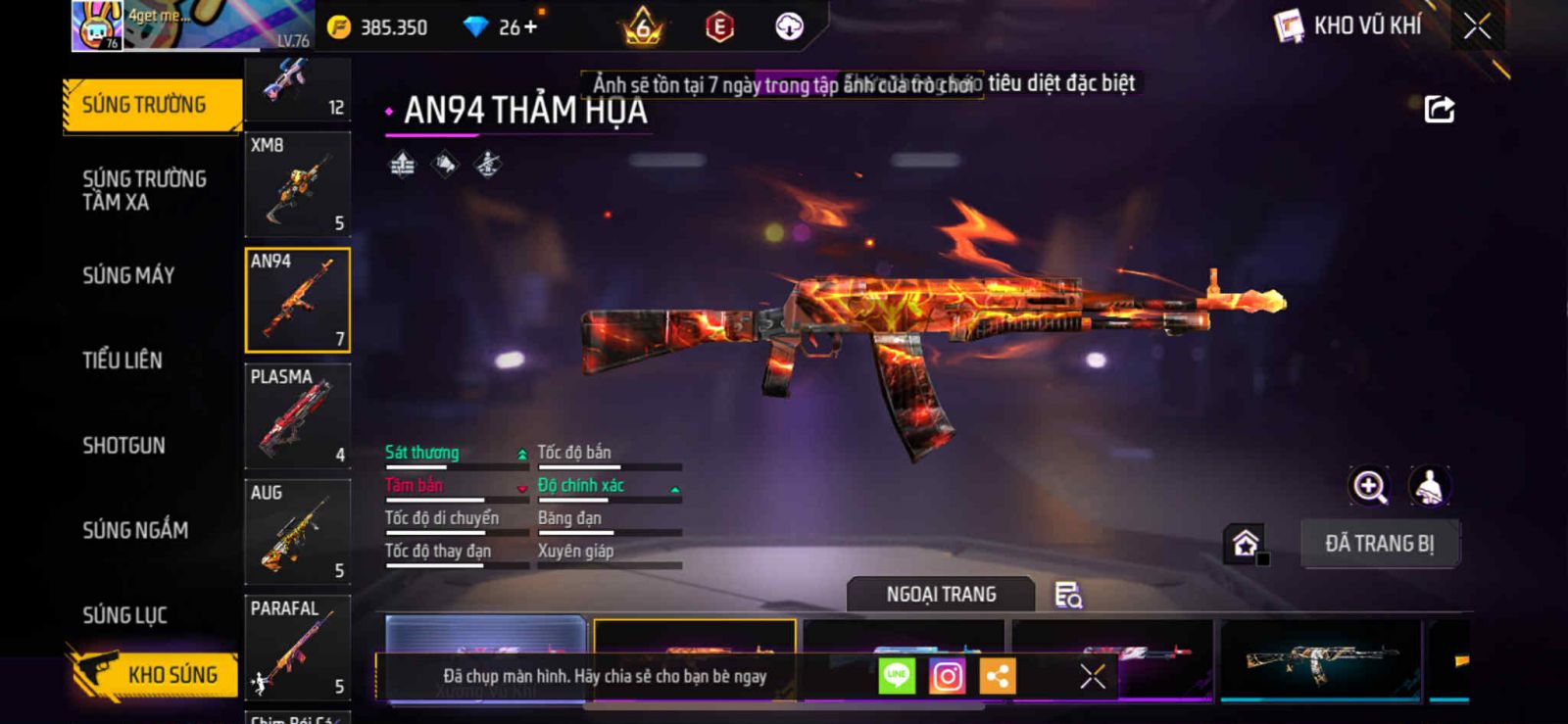
Task: Switch to the SÚNG TRƯỜNG category
Action: click(151, 105)
